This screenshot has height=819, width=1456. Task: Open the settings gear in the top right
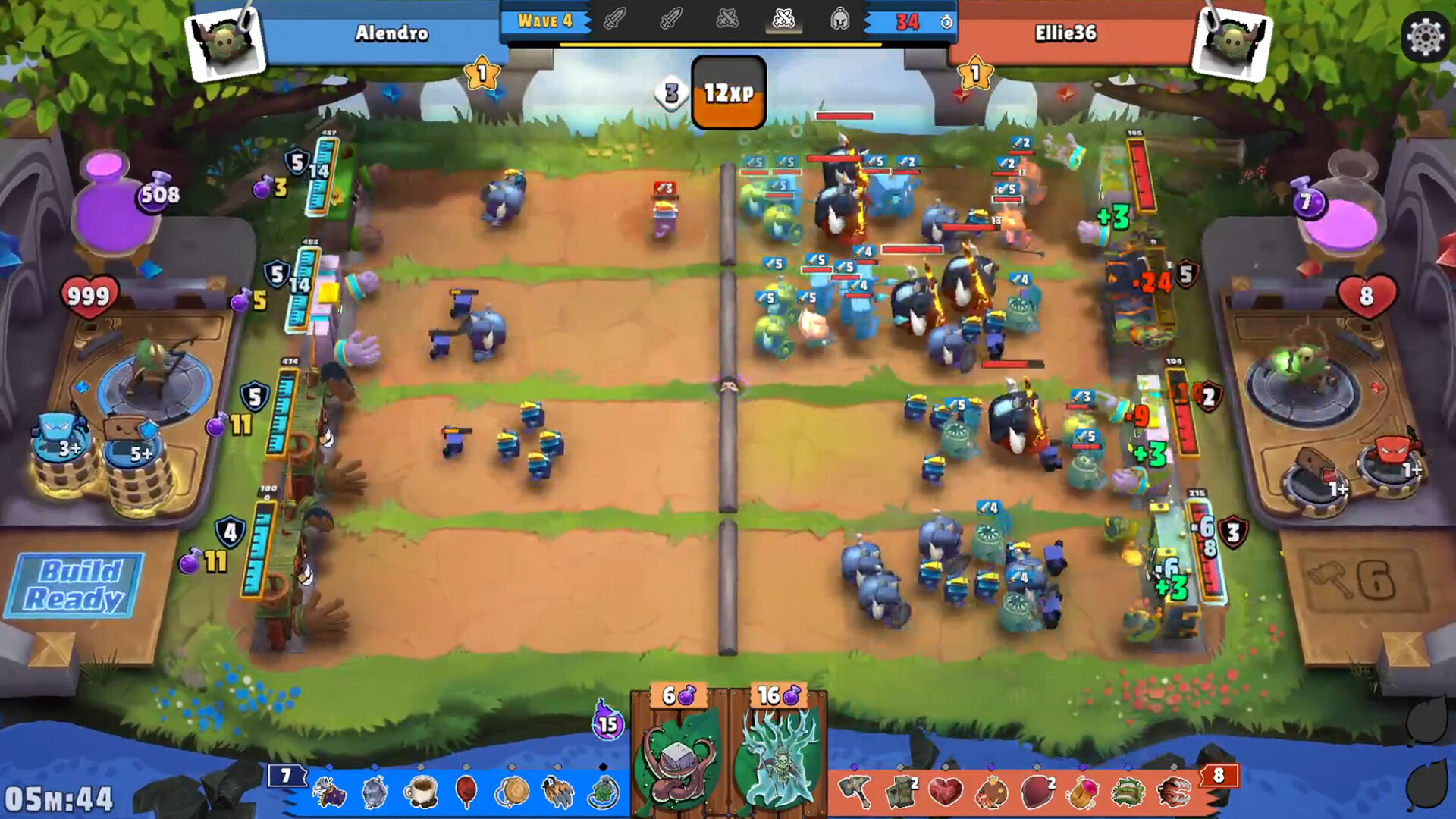1425,36
